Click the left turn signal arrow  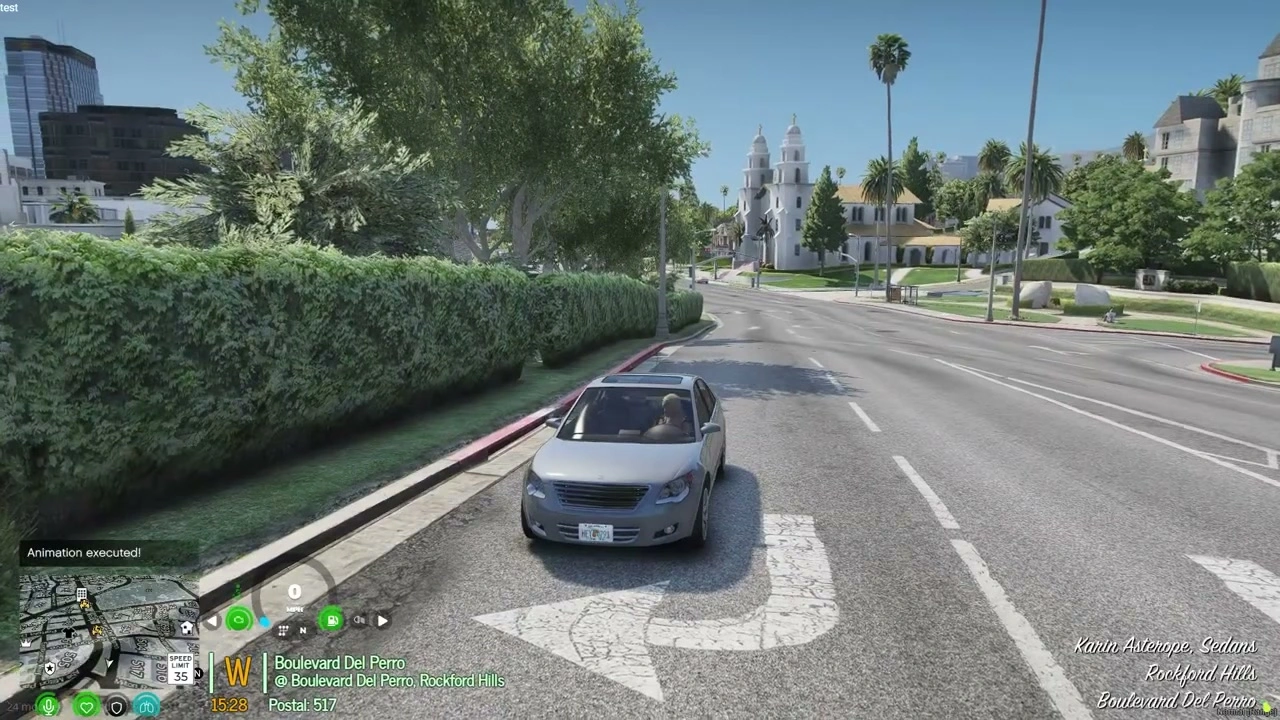point(213,620)
